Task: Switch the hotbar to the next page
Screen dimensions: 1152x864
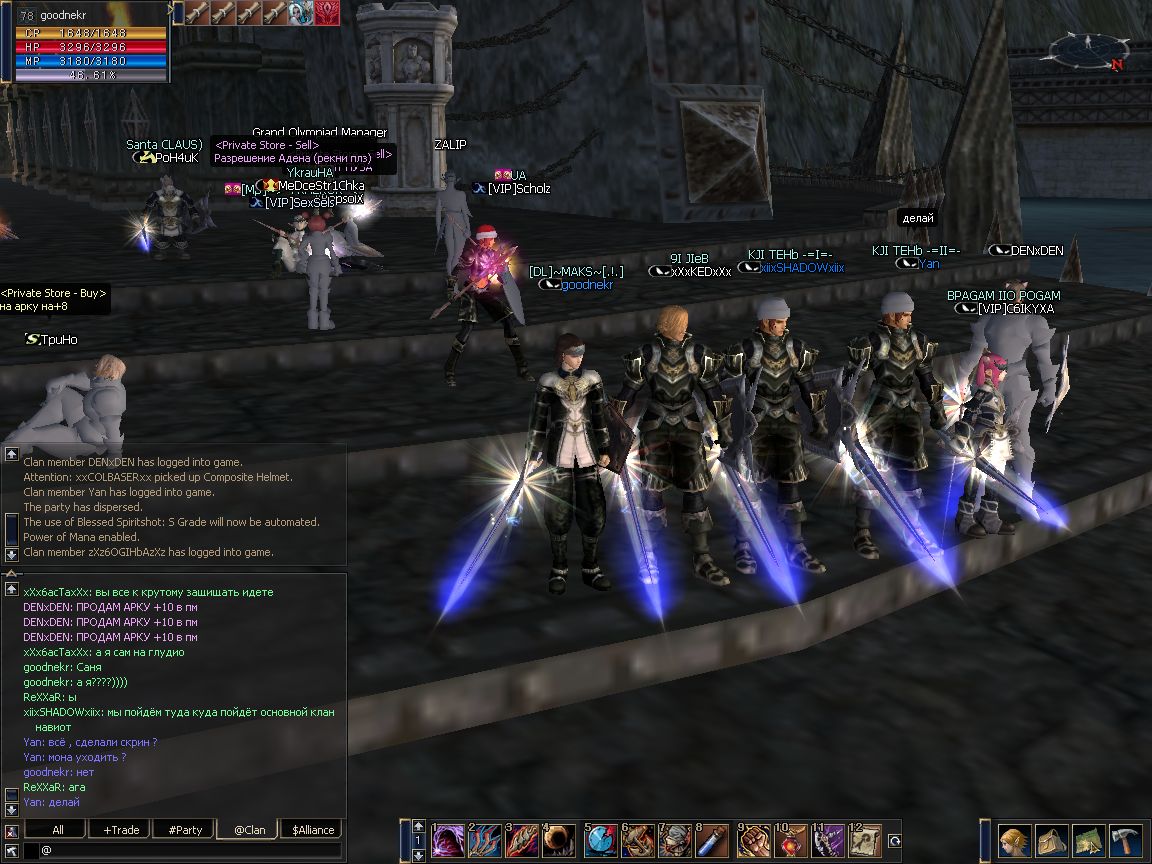Action: click(x=418, y=855)
